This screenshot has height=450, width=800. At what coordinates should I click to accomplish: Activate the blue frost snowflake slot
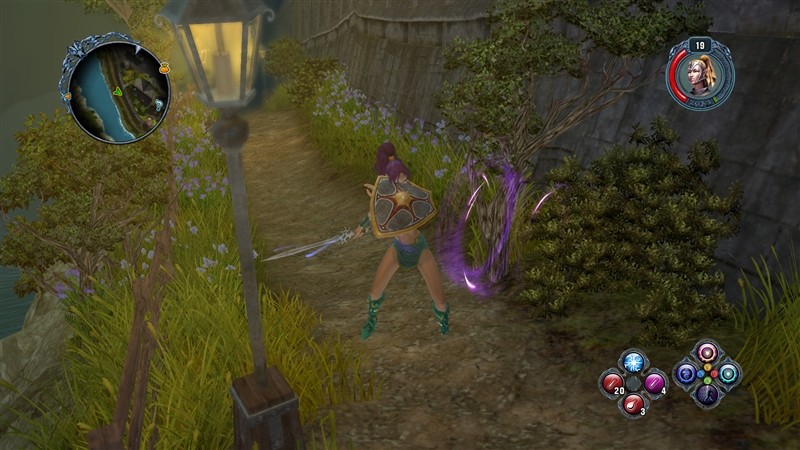coord(633,362)
